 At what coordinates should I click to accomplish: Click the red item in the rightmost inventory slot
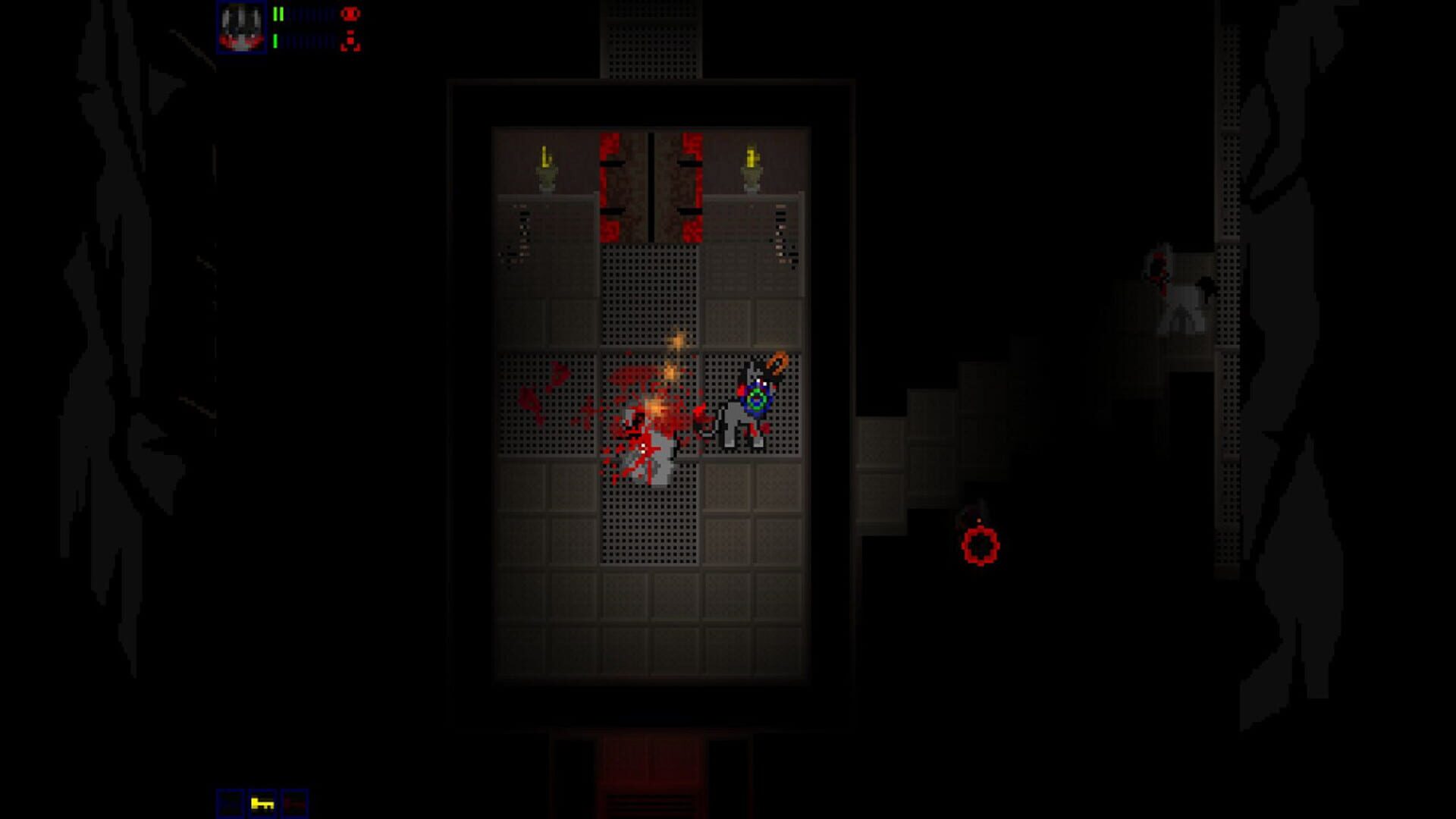(296, 802)
